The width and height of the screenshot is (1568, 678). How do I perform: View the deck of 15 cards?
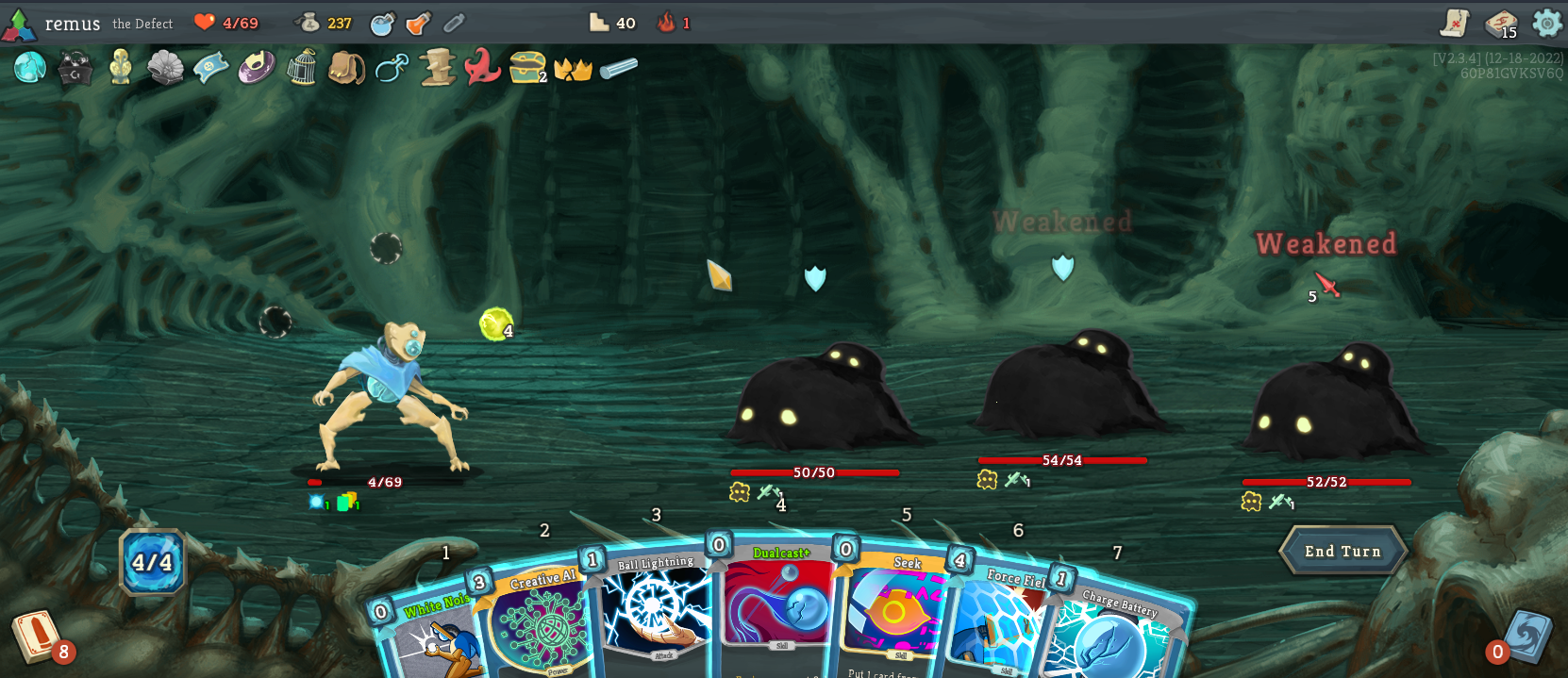(1500, 24)
